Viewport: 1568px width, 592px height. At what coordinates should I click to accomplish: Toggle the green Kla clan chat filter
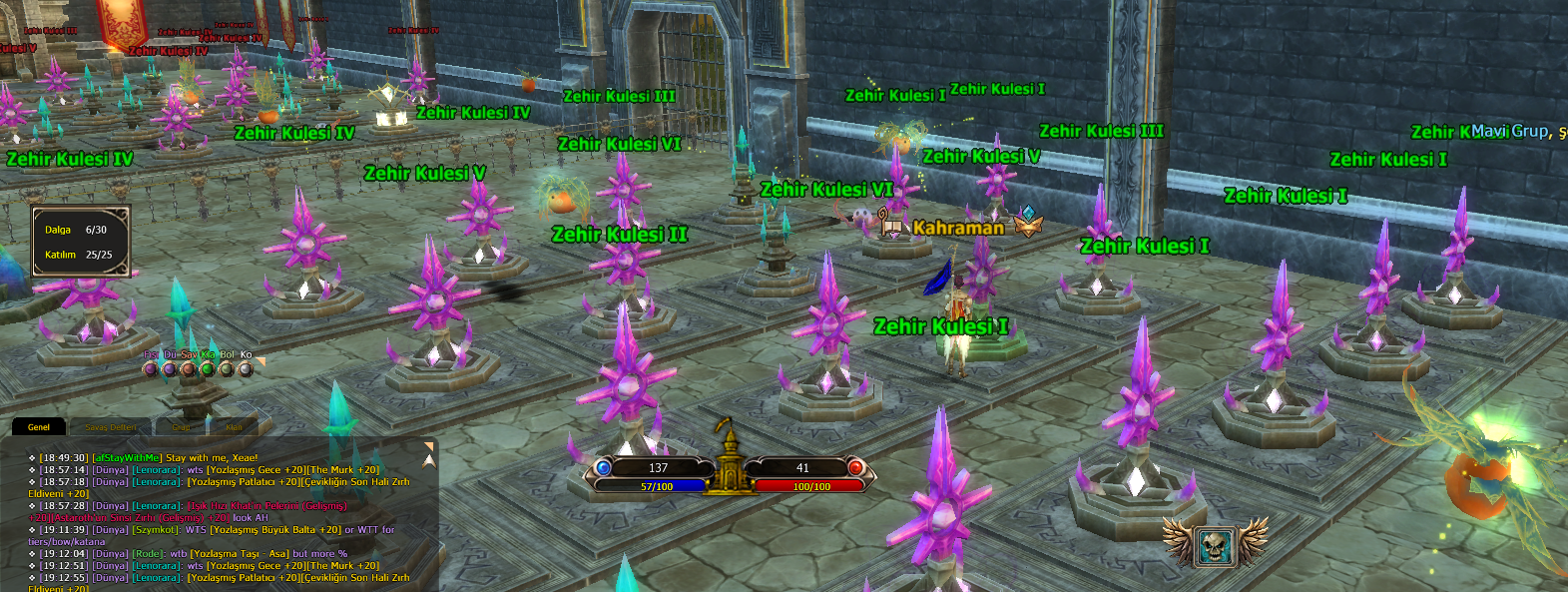point(208,369)
